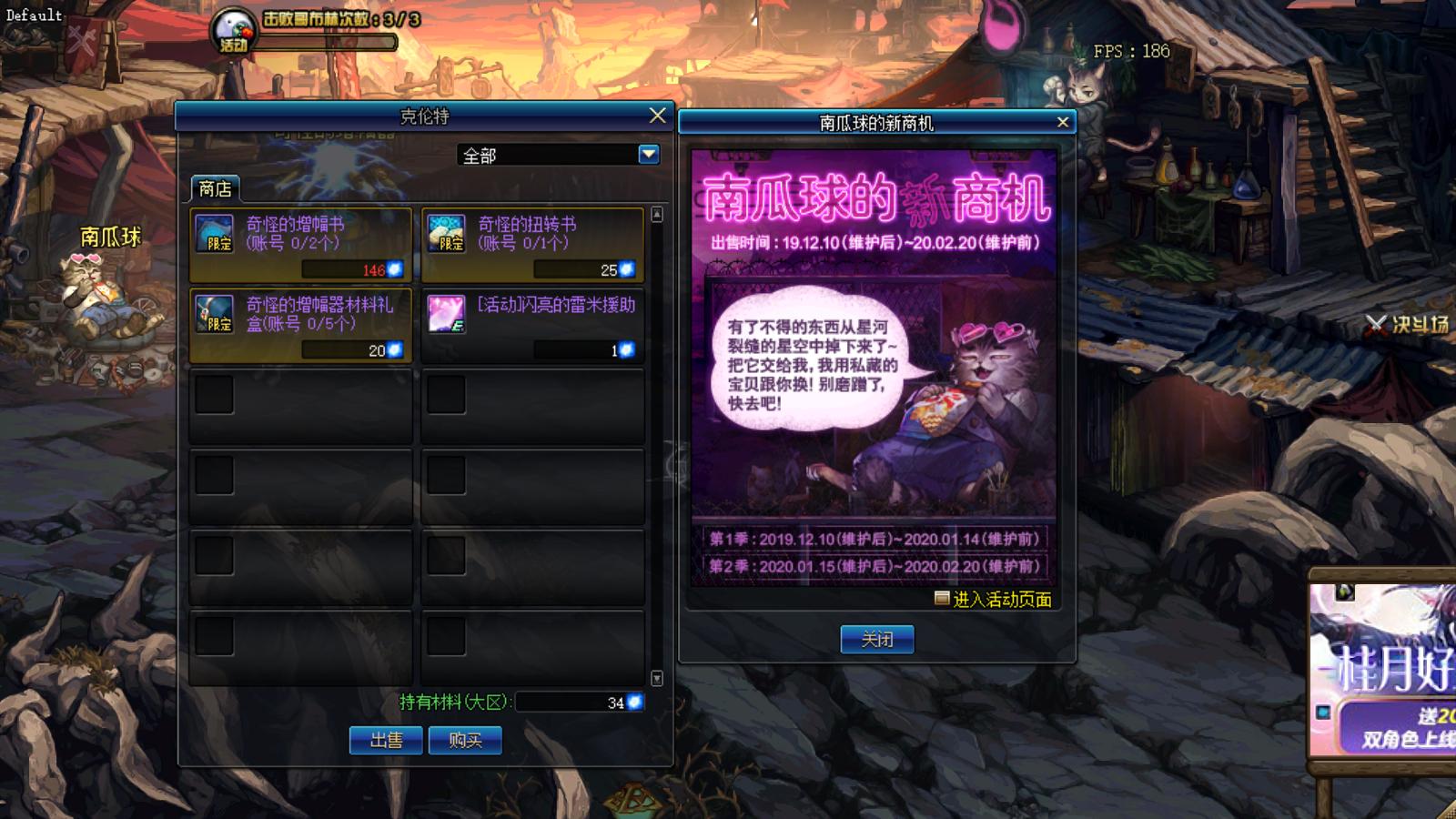The image size is (1456, 819).
Task: Click the scrollbar down arrow in shop list
Action: pos(655,677)
